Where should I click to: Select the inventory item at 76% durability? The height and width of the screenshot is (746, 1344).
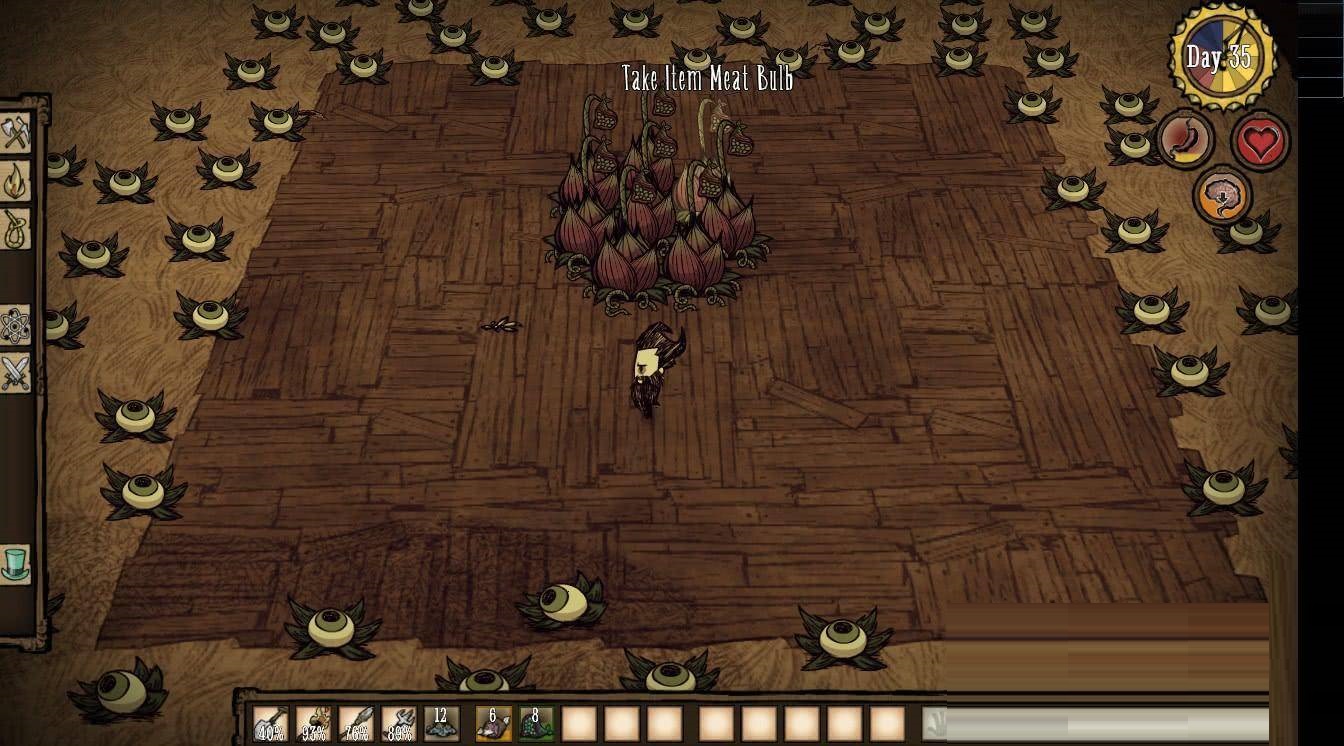pyautogui.click(x=356, y=723)
